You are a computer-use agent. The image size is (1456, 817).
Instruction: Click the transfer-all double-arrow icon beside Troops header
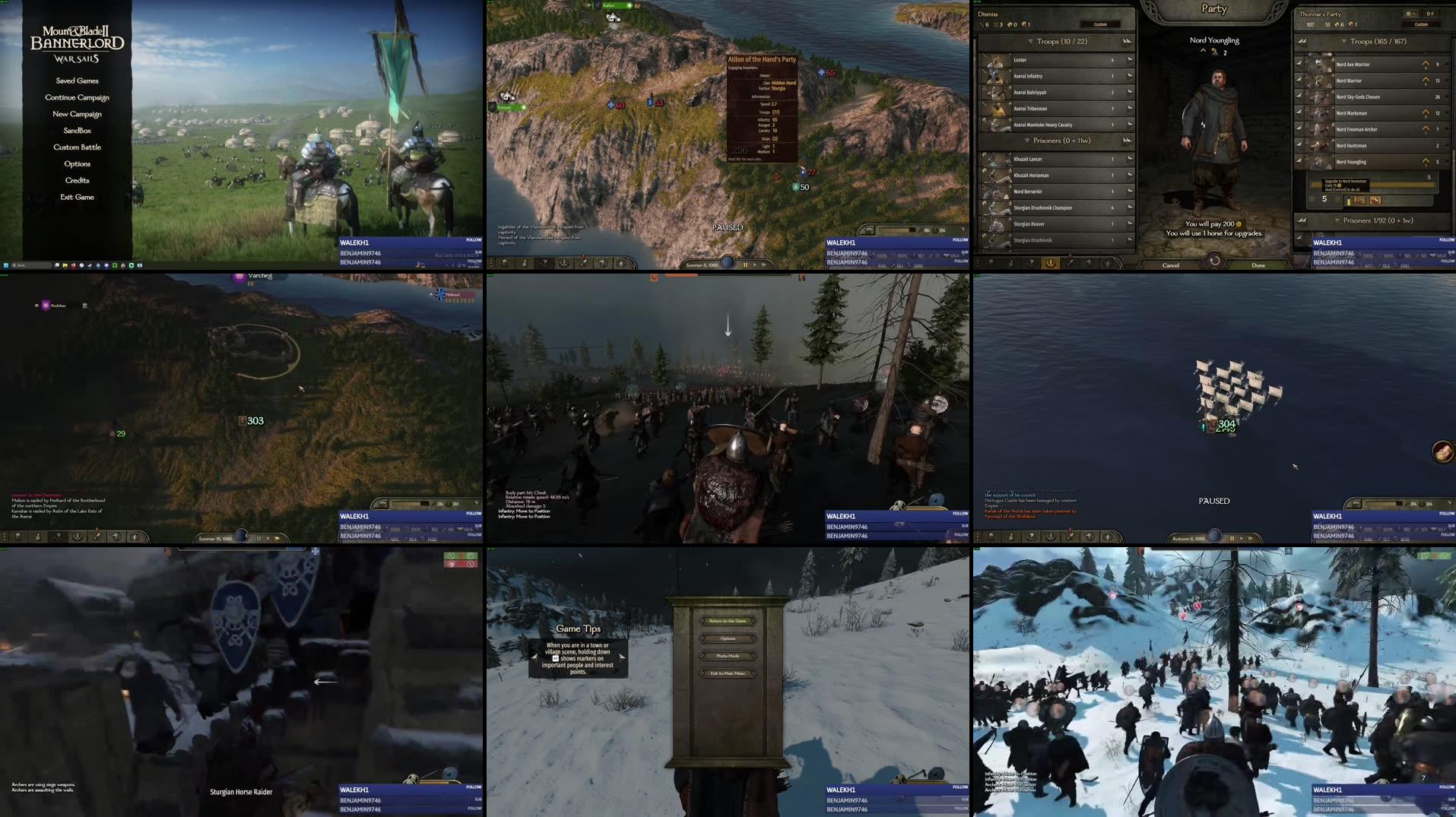tap(1126, 41)
